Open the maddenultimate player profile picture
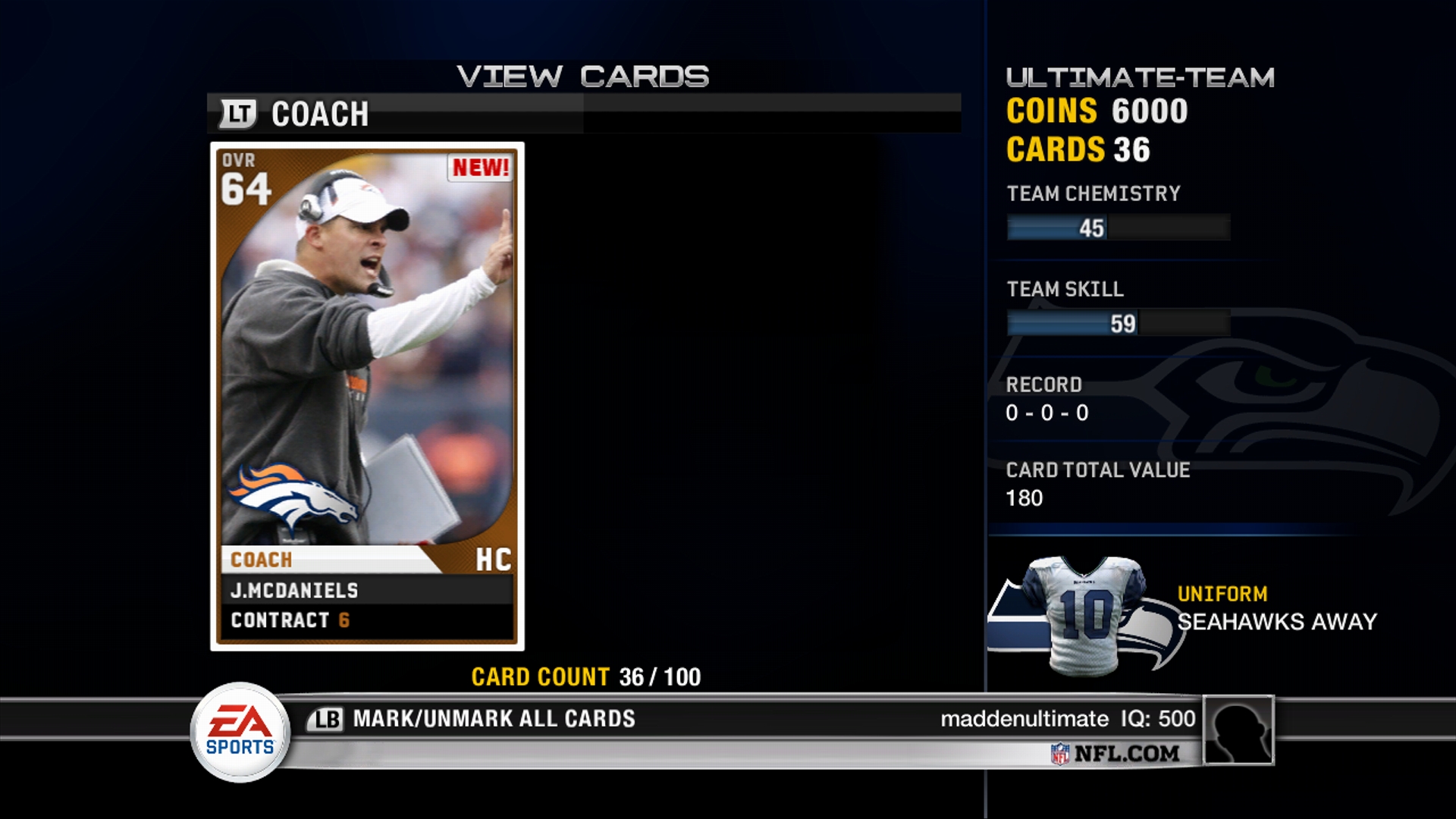Image resolution: width=1456 pixels, height=819 pixels. point(1238,730)
